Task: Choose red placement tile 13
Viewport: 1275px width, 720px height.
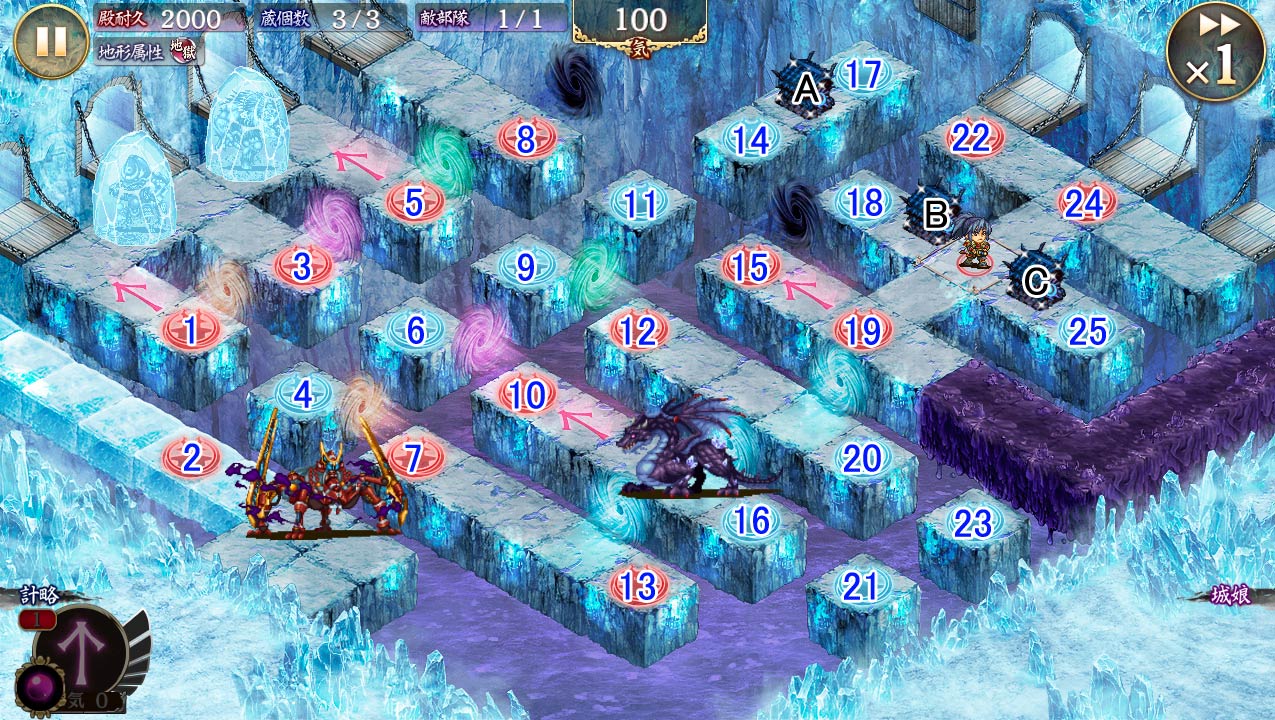Action: [638, 586]
